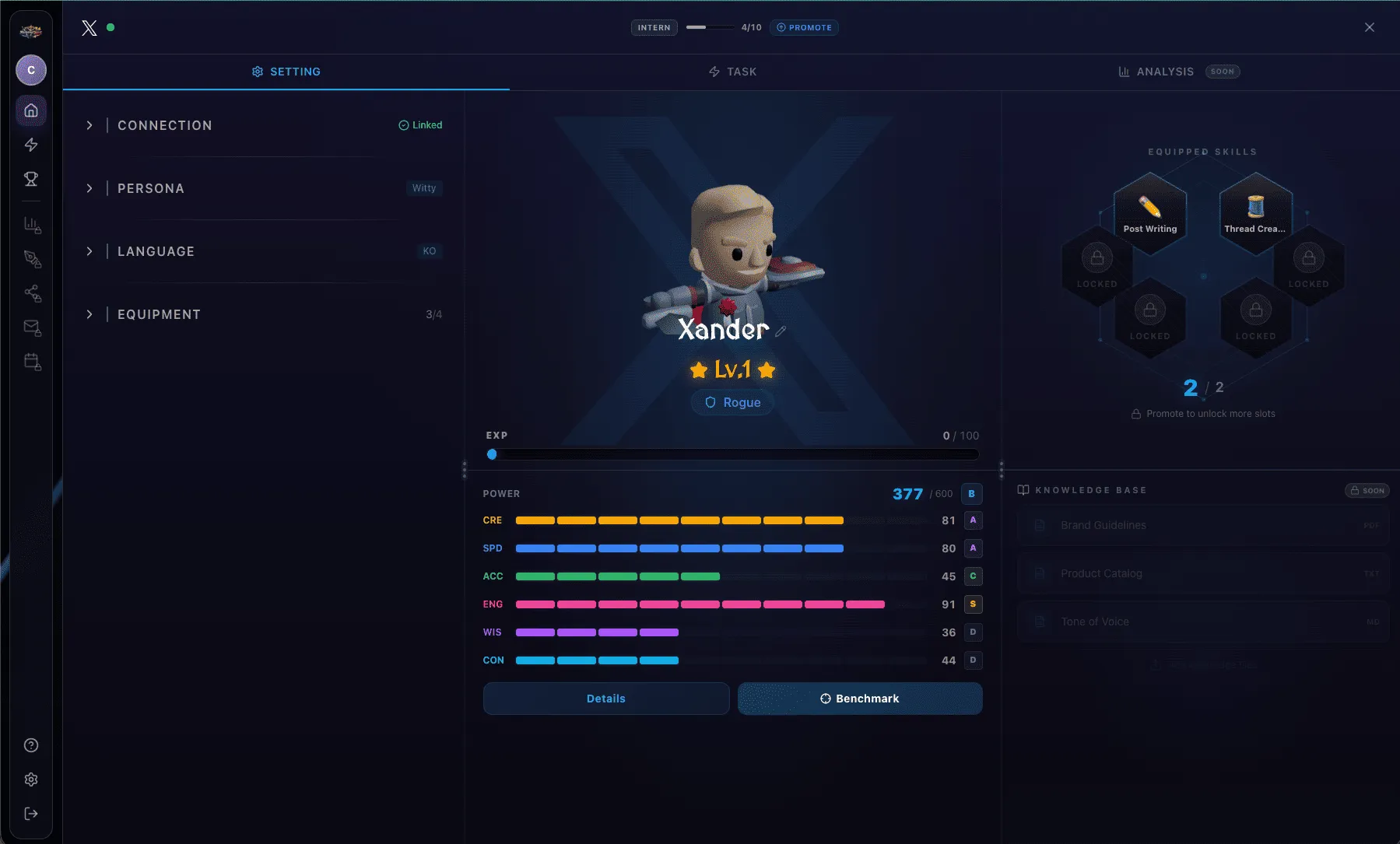Screen dimensions: 1400x844
Task: Select the Thread Creation equipped skill
Action: [1255, 210]
